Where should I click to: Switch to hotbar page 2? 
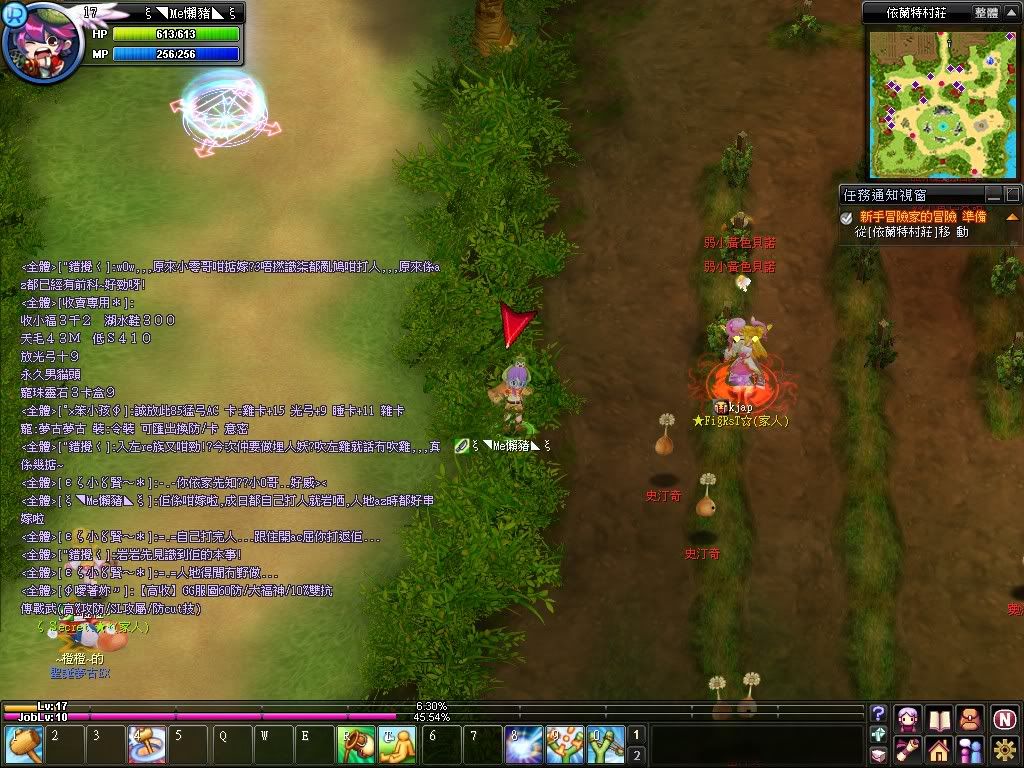tap(637, 755)
